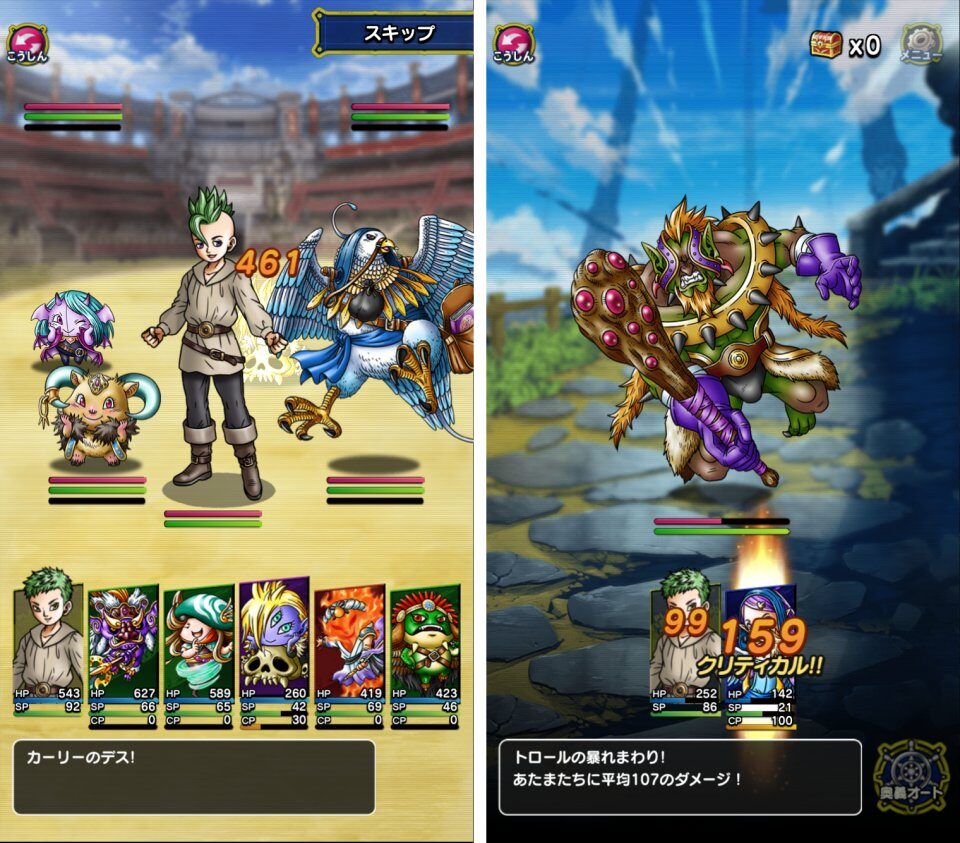Viewport: 960px width, 843px height.
Task: Advance the カーリーのデス! message box
Action: click(194, 777)
